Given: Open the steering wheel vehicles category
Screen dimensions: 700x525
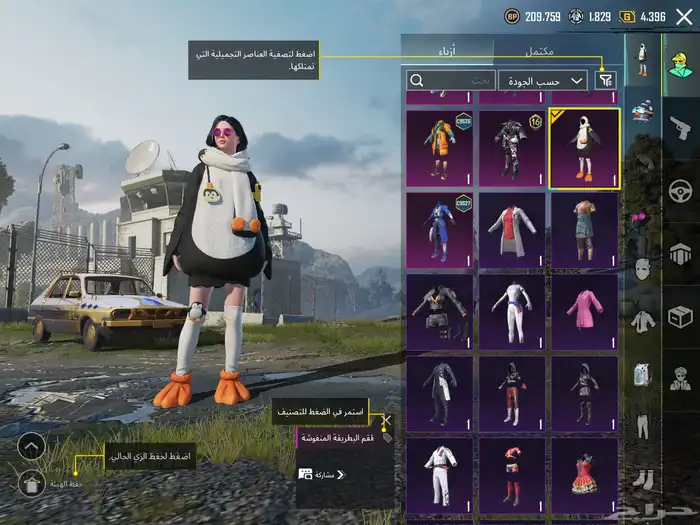Looking at the screenshot, I should pos(680,190).
